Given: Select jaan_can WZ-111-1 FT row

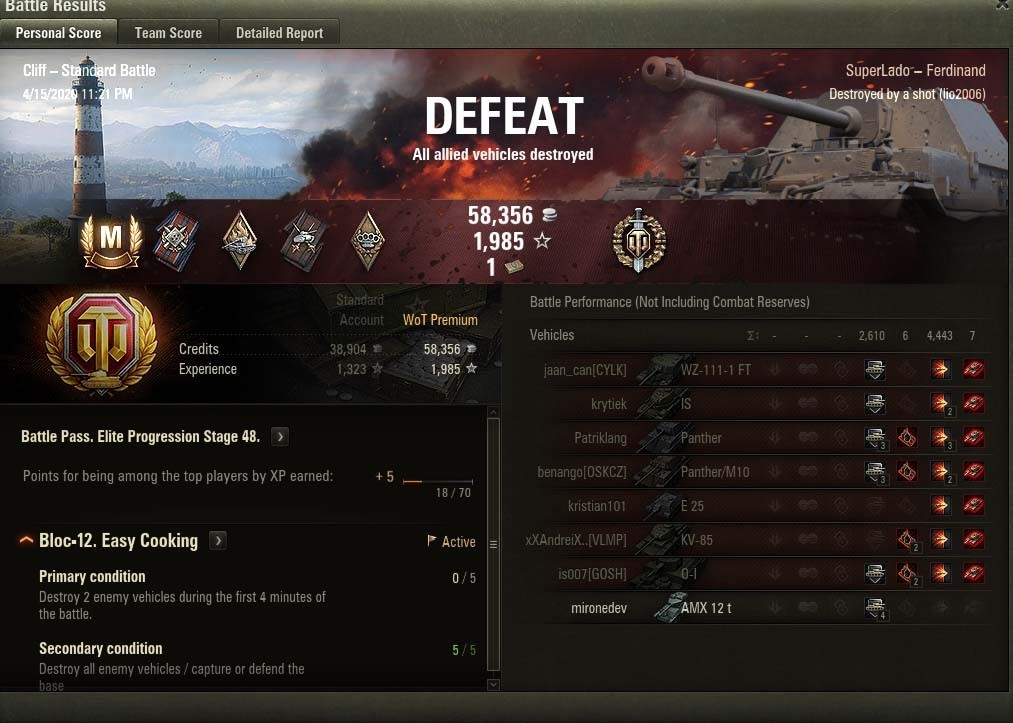Looking at the screenshot, I should coord(760,370).
